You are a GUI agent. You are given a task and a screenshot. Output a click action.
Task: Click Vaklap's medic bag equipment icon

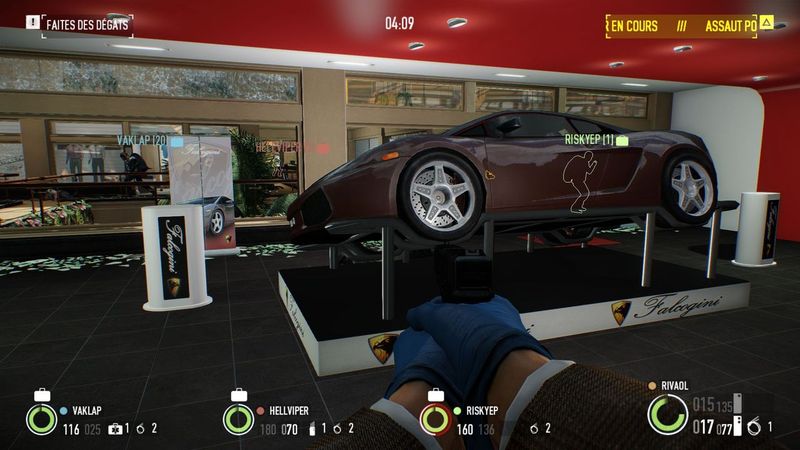click(x=116, y=429)
